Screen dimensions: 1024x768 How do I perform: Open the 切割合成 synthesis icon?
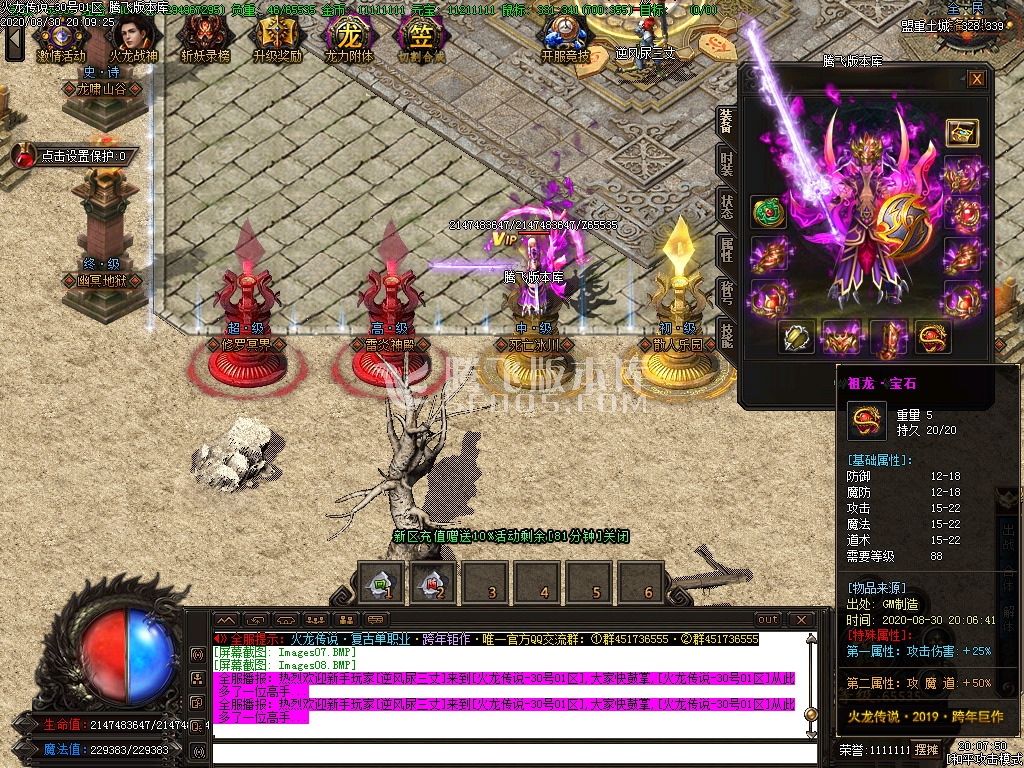[421, 38]
